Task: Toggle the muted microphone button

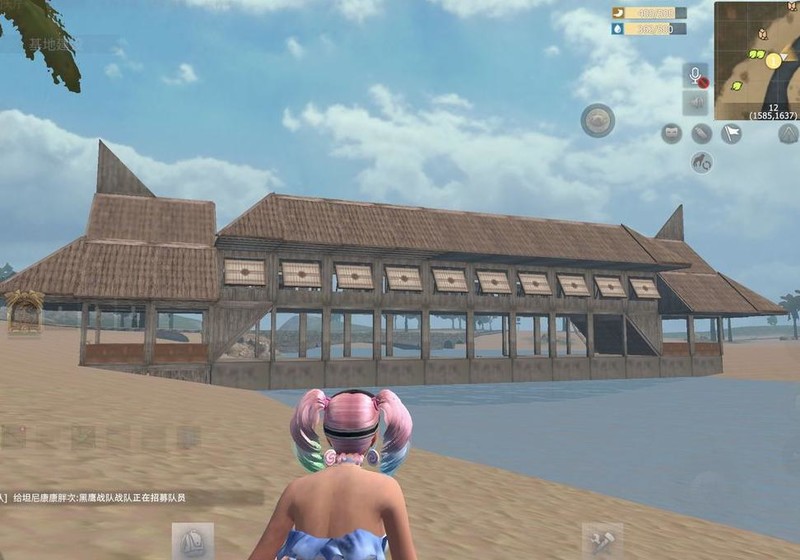Action: tap(696, 75)
